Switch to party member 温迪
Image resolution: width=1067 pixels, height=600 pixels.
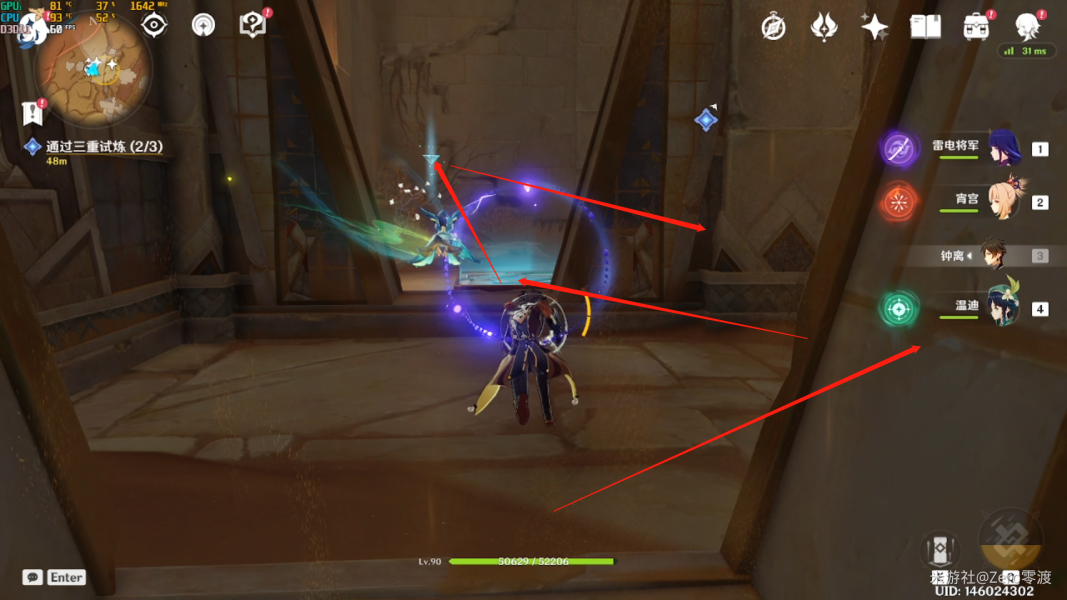click(x=1003, y=308)
